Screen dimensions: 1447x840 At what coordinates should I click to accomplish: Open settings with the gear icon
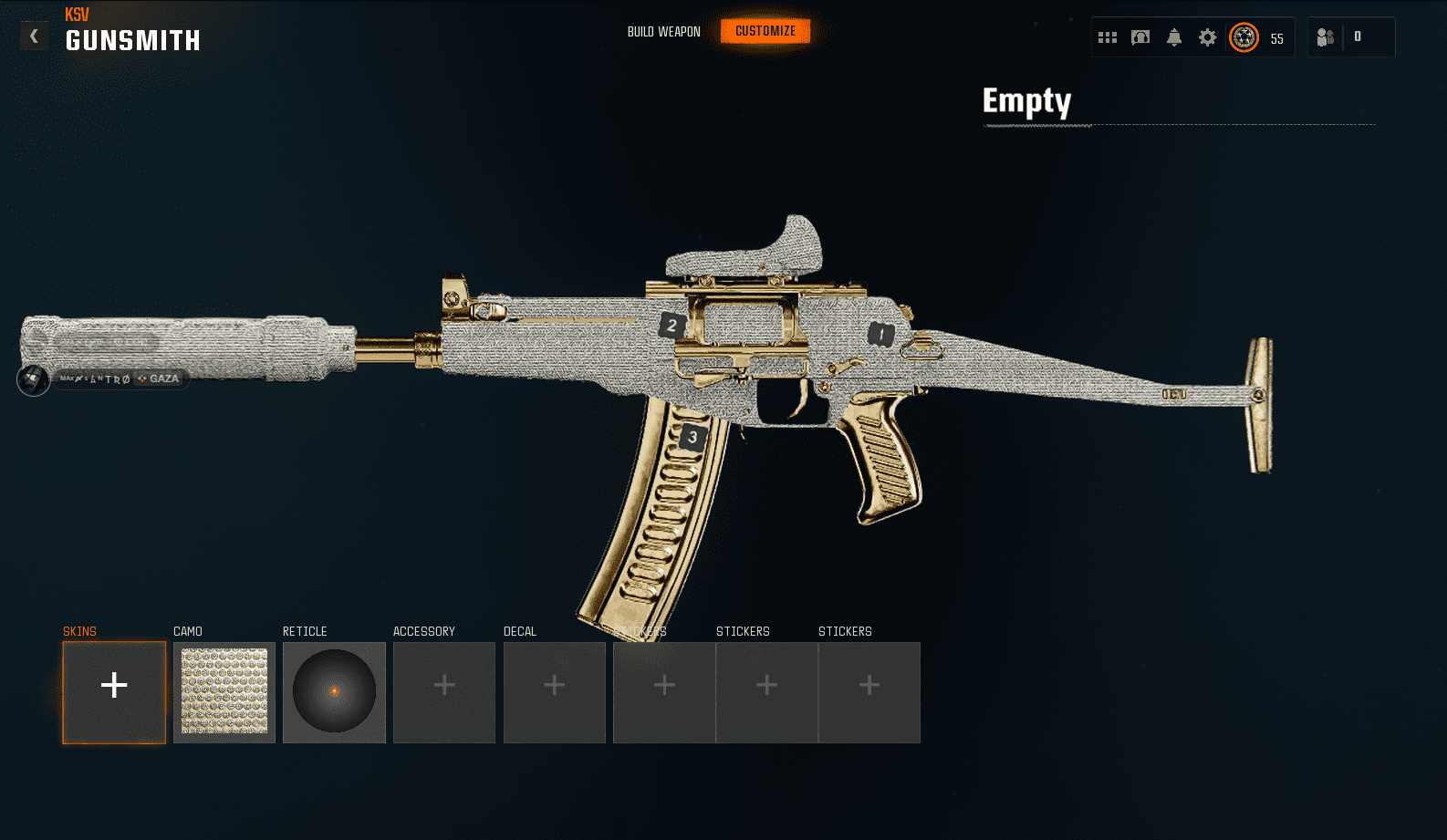tap(1207, 37)
